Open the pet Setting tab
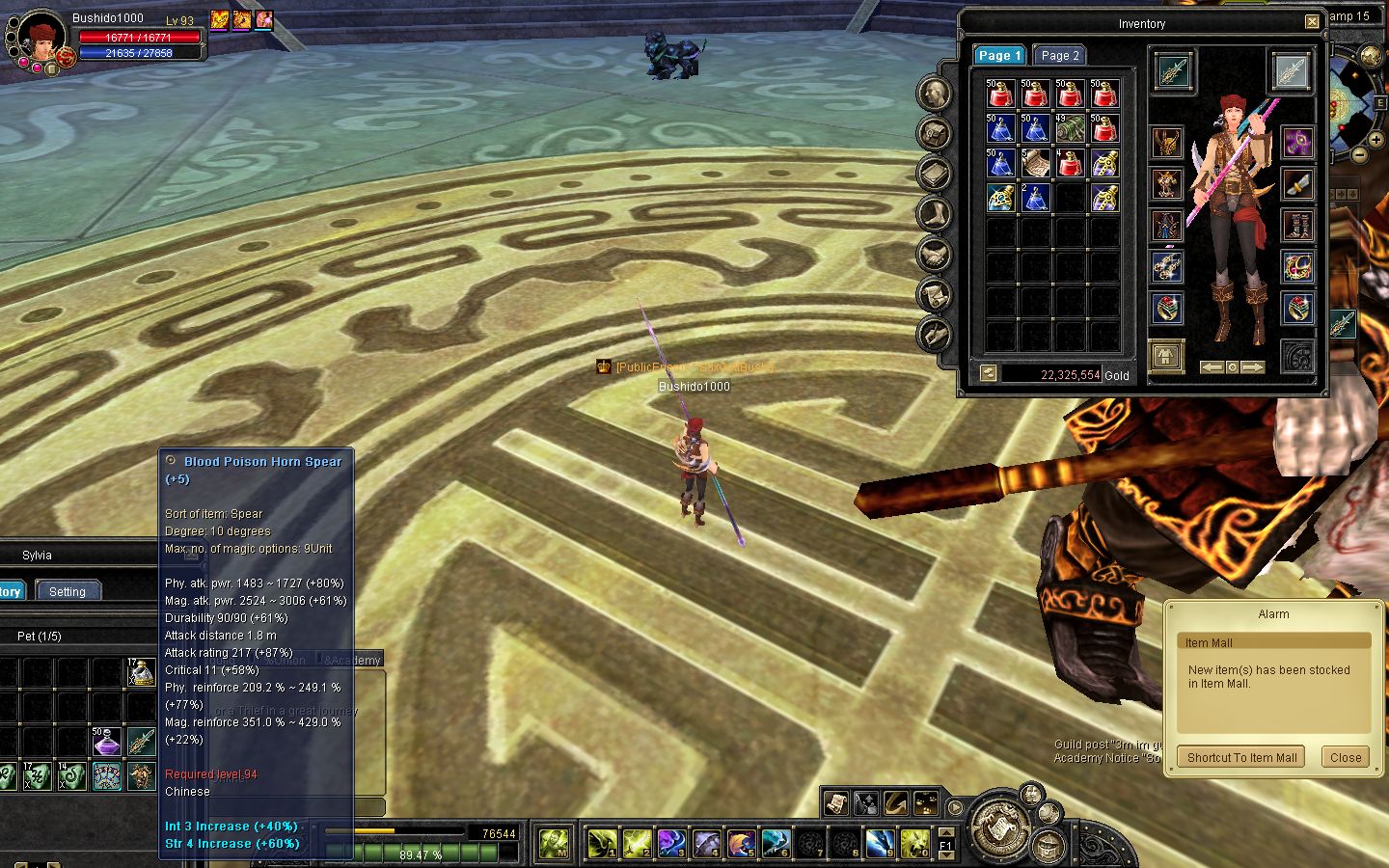 click(x=68, y=591)
